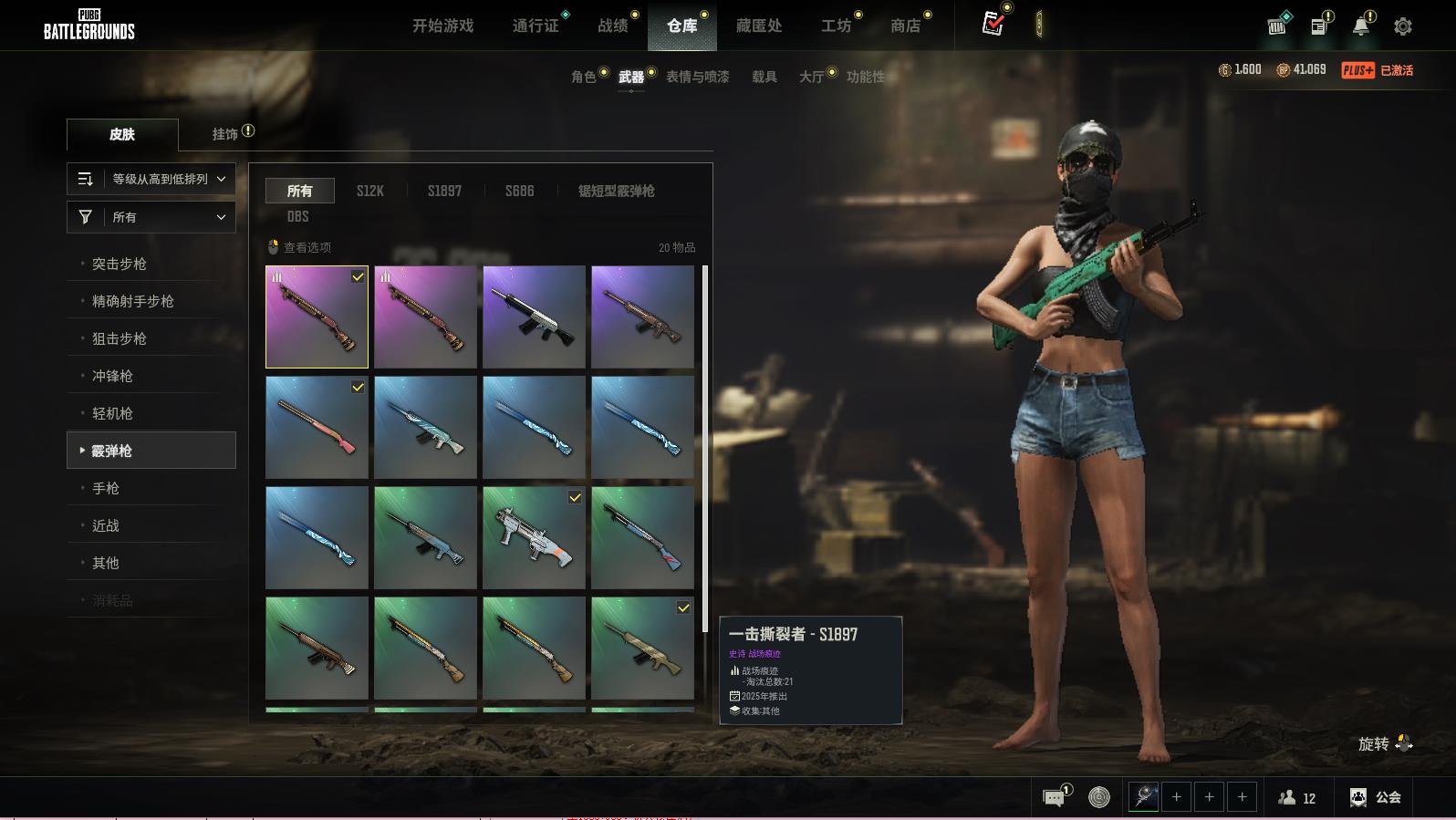Choose the 突击步枪 assault rifle category
Viewport: 1456px width, 820px height.
[120, 264]
